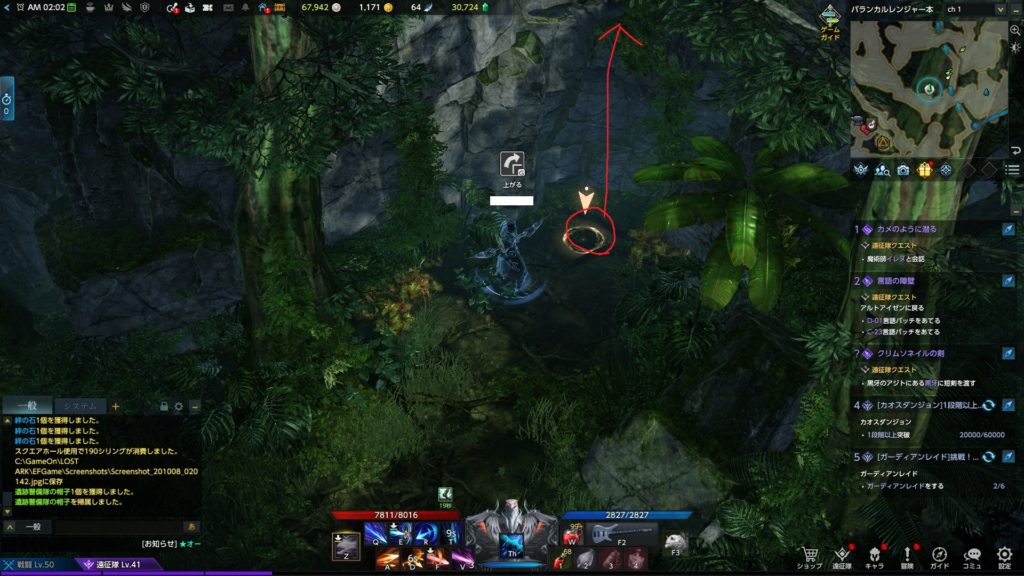Open the 設定 settings gear
Screen dimensions: 1024x576
1004,556
